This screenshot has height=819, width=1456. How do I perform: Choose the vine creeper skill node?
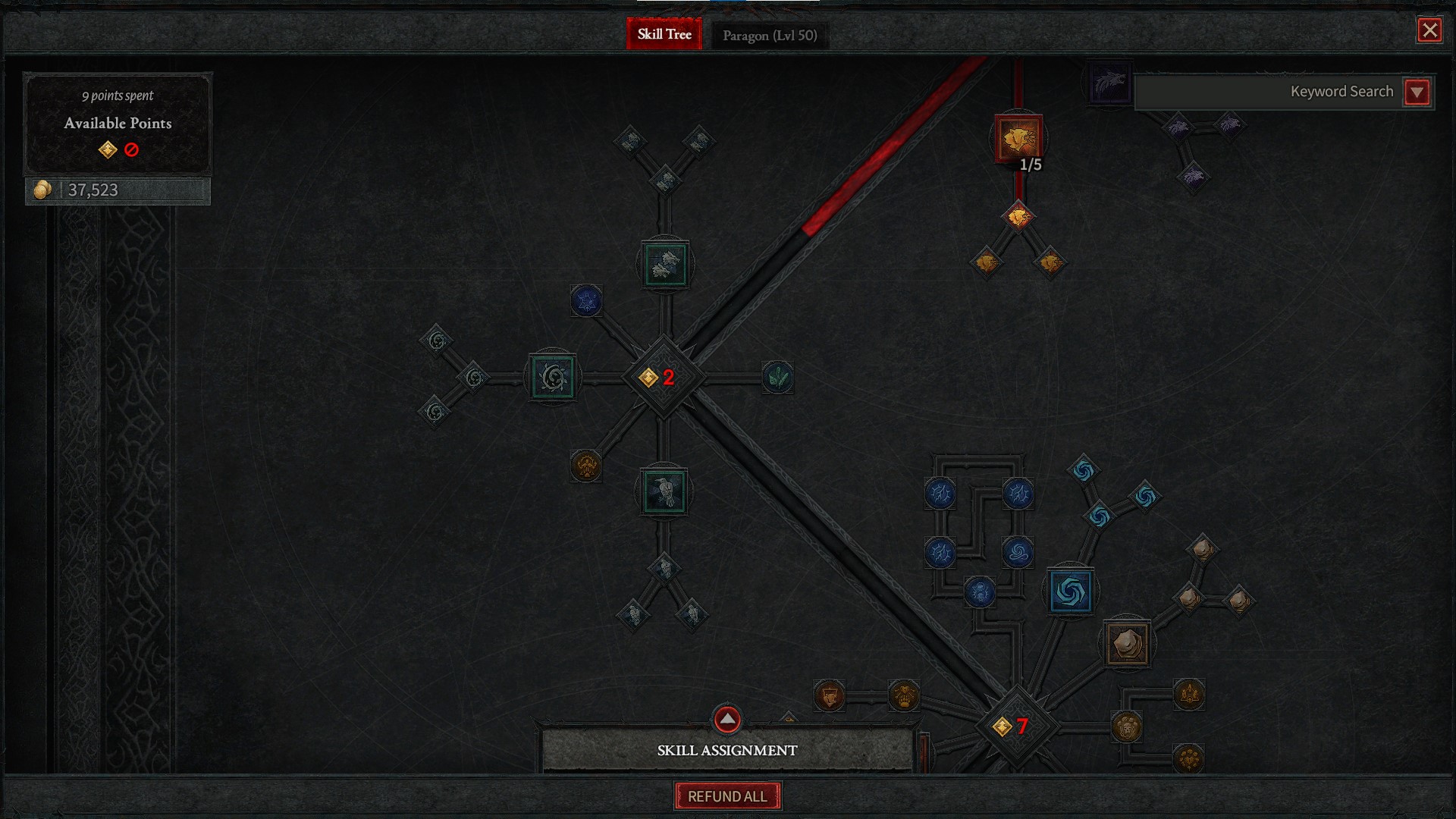click(x=553, y=377)
